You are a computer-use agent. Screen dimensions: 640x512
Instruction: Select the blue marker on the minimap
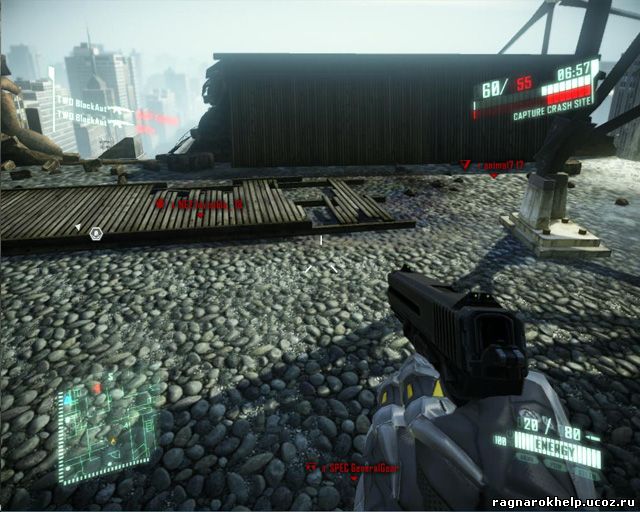point(68,398)
